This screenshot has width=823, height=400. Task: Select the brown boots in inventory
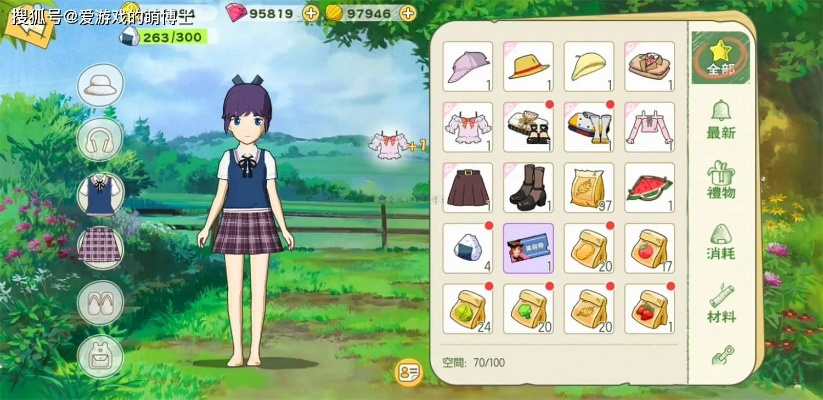pyautogui.click(x=528, y=188)
